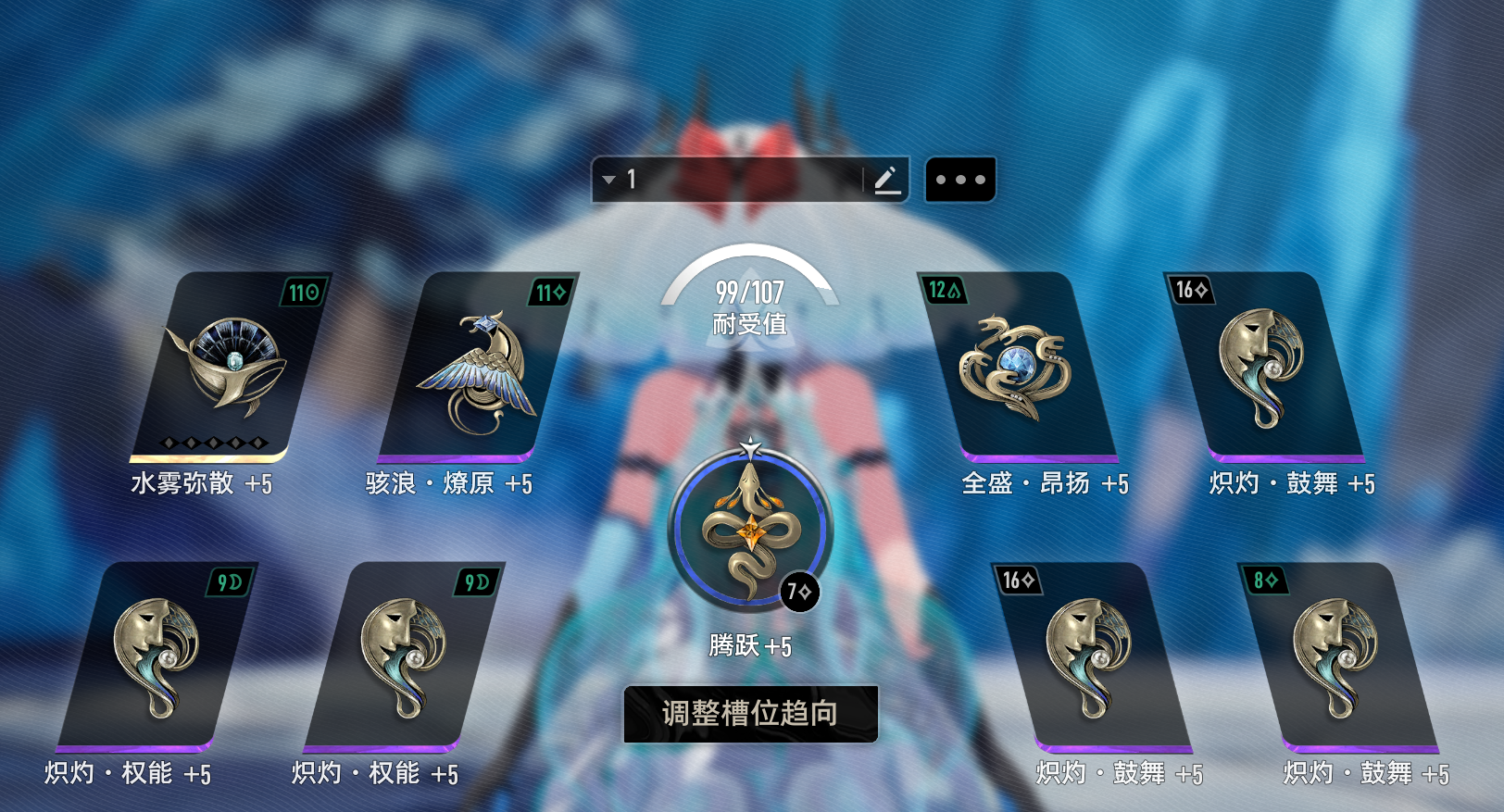Open the preset dropdown arrow beside 1

[x=610, y=178]
